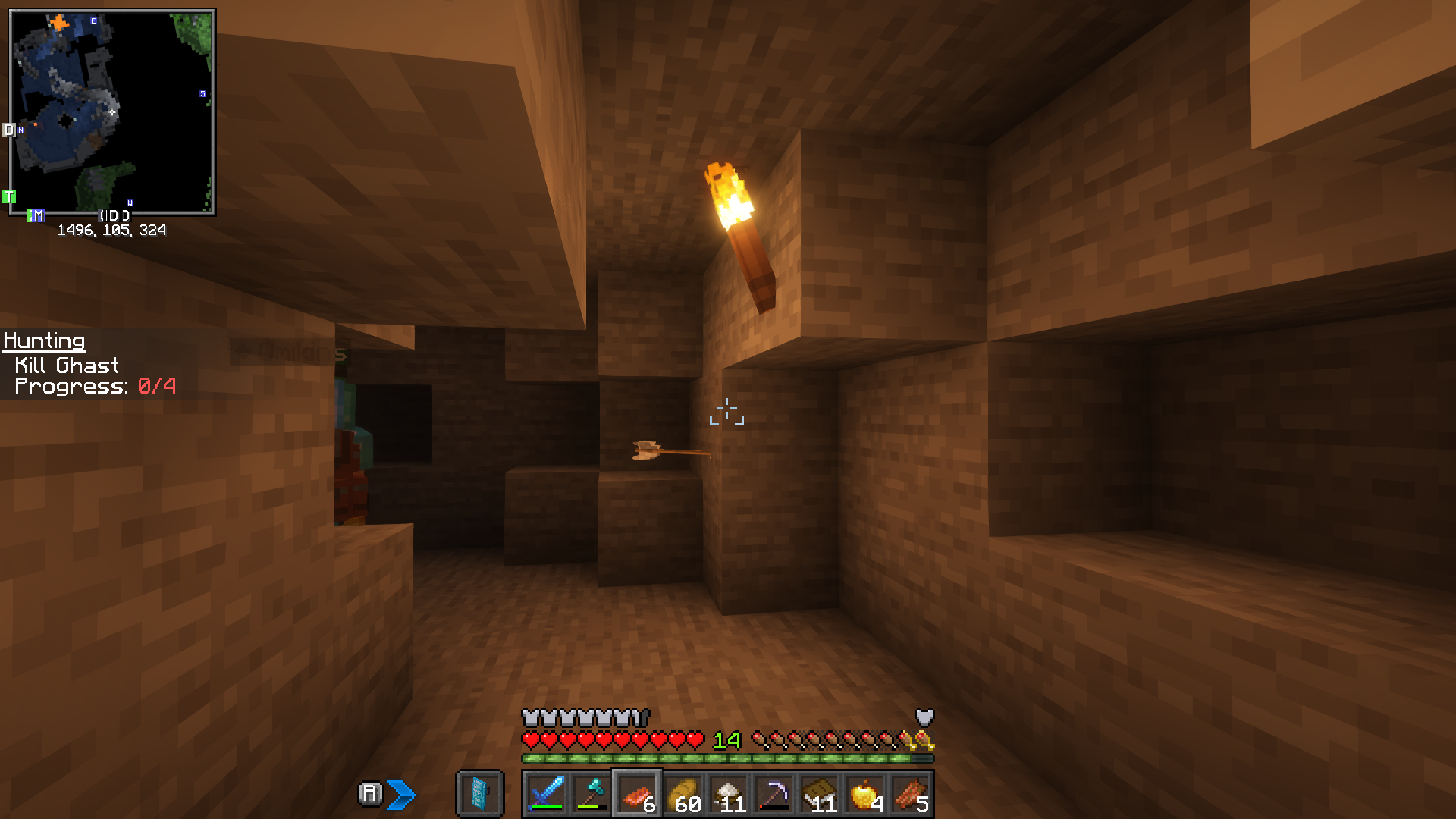Click the blue chevron arrow icon
Screen dimensions: 1456x819
pyautogui.click(x=401, y=794)
